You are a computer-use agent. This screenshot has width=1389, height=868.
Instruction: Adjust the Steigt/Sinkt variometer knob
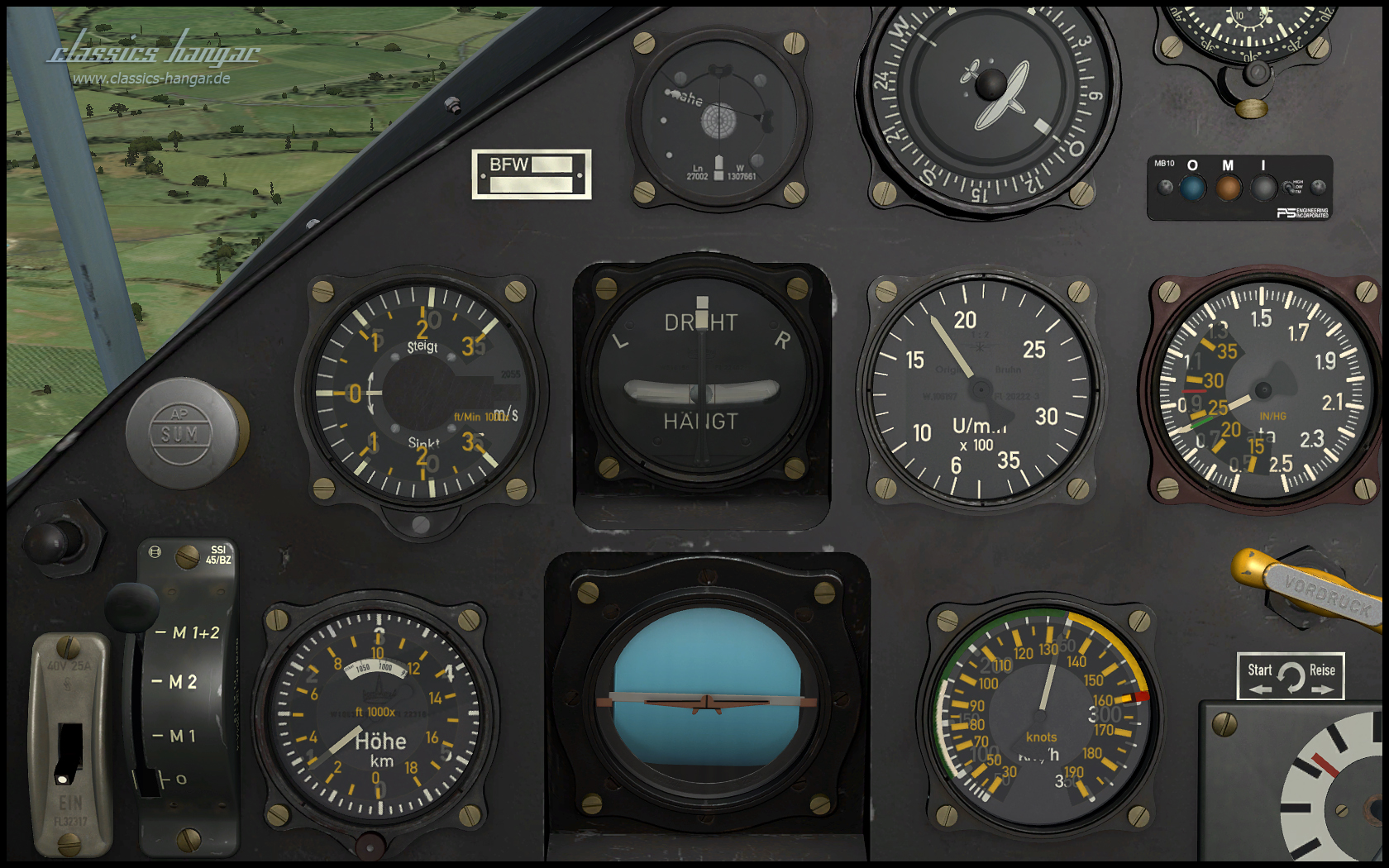pos(421,524)
